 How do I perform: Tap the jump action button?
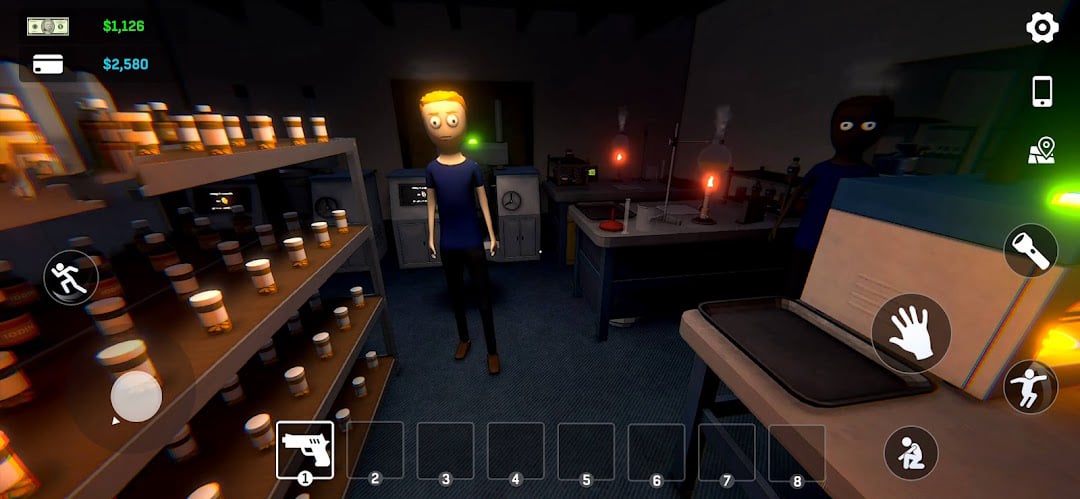point(1030,387)
